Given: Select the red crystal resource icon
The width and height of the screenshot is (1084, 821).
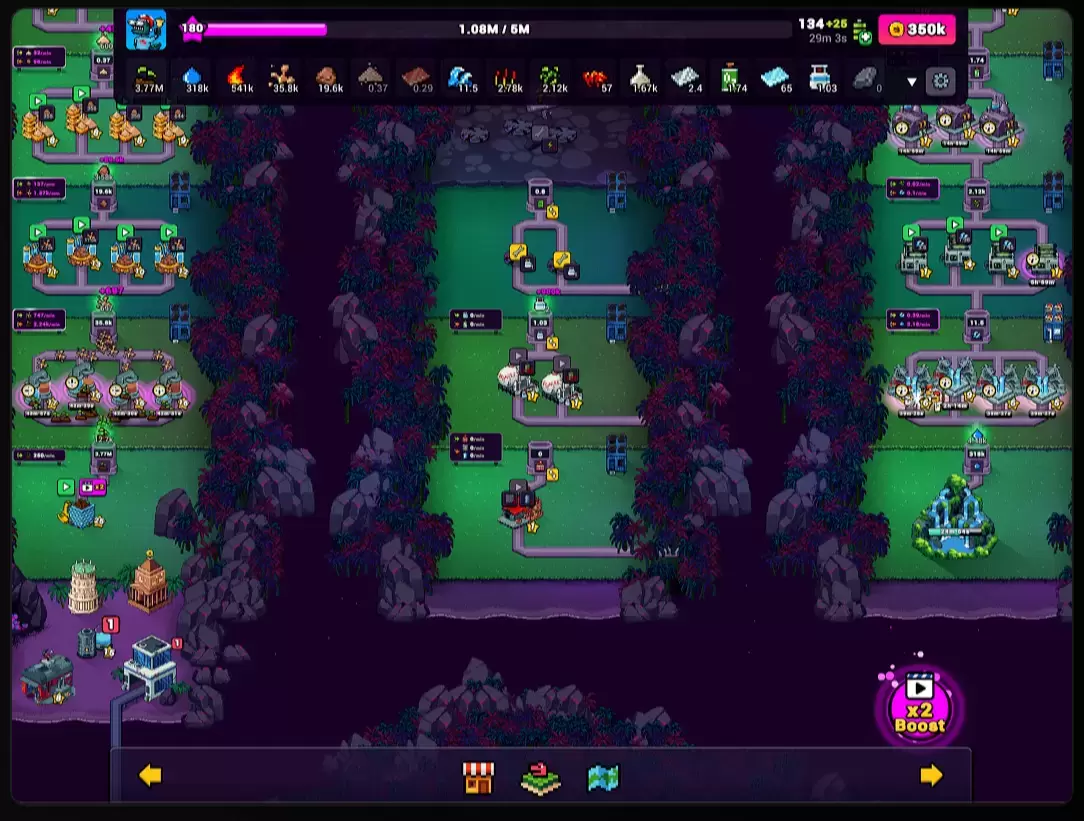Looking at the screenshot, I should point(596,78).
